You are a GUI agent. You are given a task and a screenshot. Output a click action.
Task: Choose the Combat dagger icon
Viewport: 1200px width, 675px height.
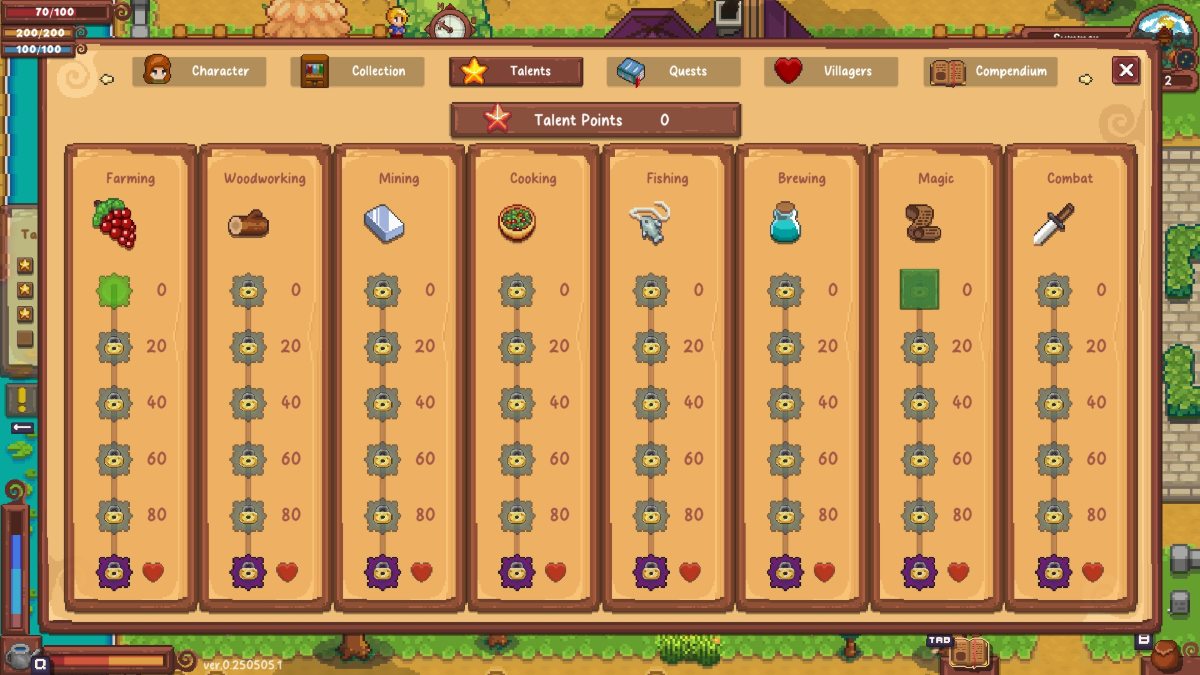point(1053,223)
